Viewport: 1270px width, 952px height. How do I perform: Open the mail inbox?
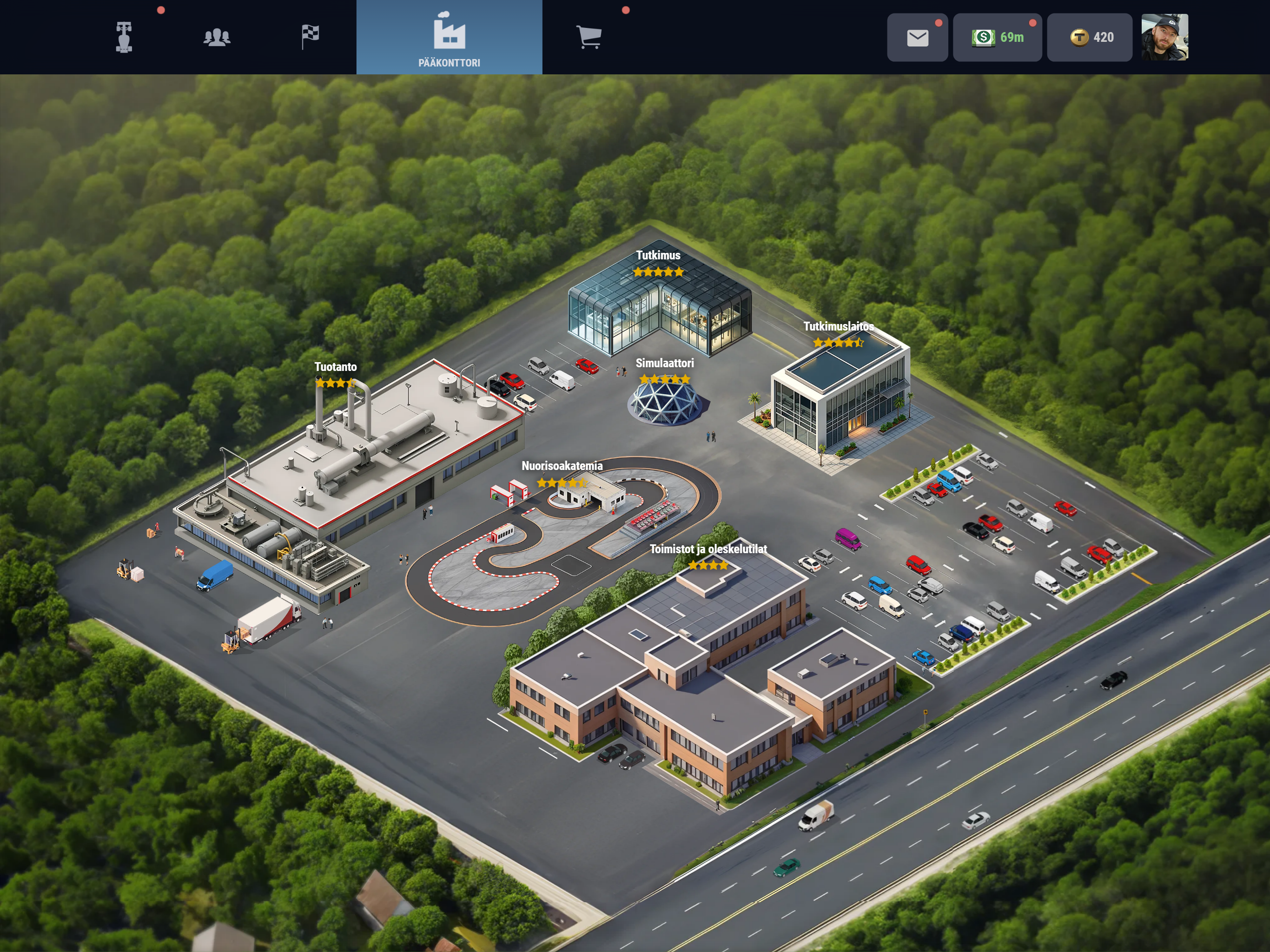[917, 38]
